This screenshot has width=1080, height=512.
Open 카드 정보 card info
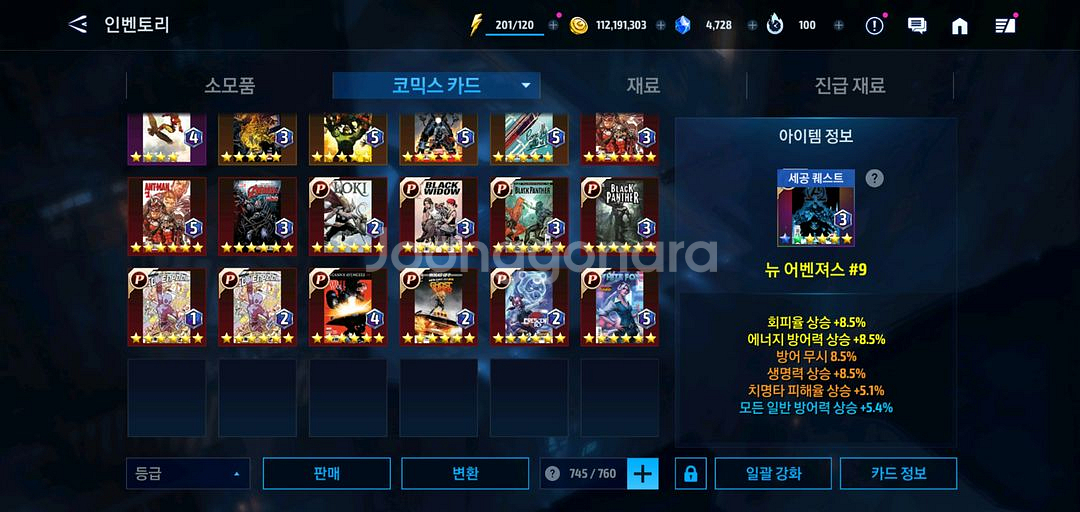(898, 473)
